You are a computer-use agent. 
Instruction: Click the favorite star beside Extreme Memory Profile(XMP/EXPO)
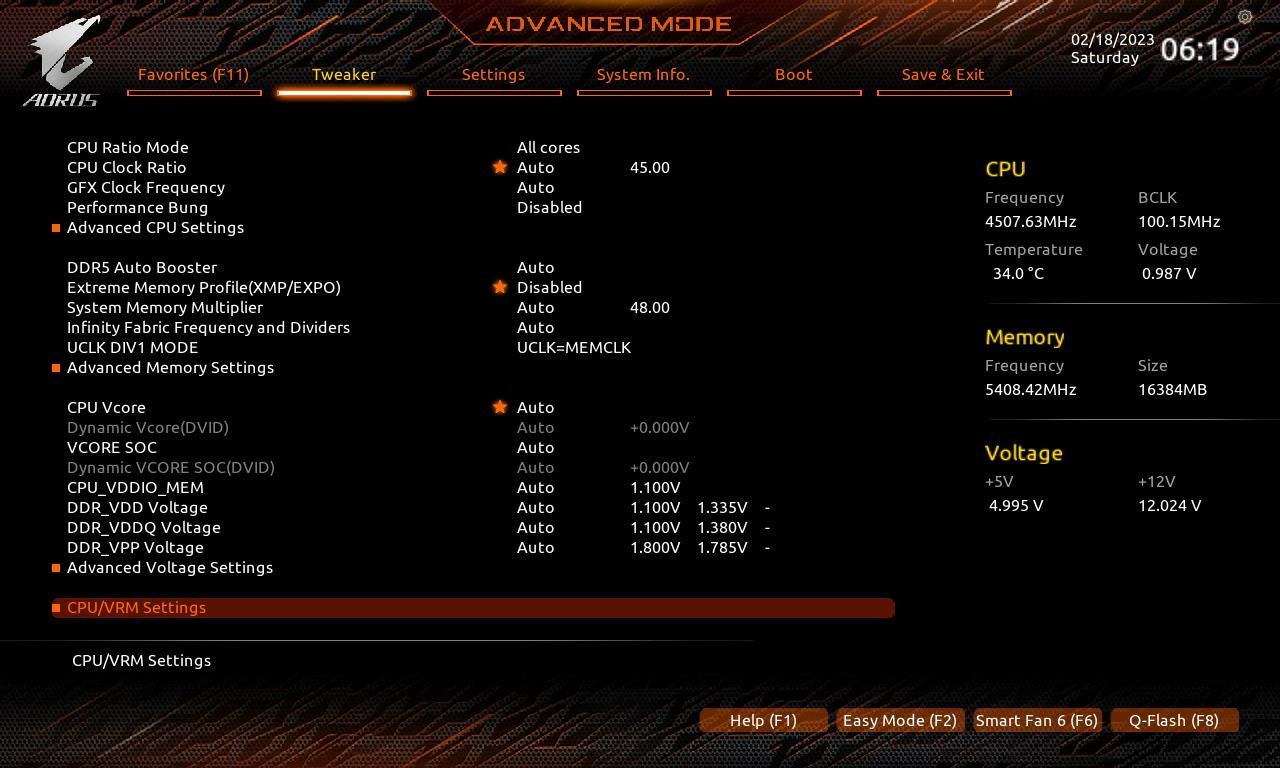click(x=500, y=287)
